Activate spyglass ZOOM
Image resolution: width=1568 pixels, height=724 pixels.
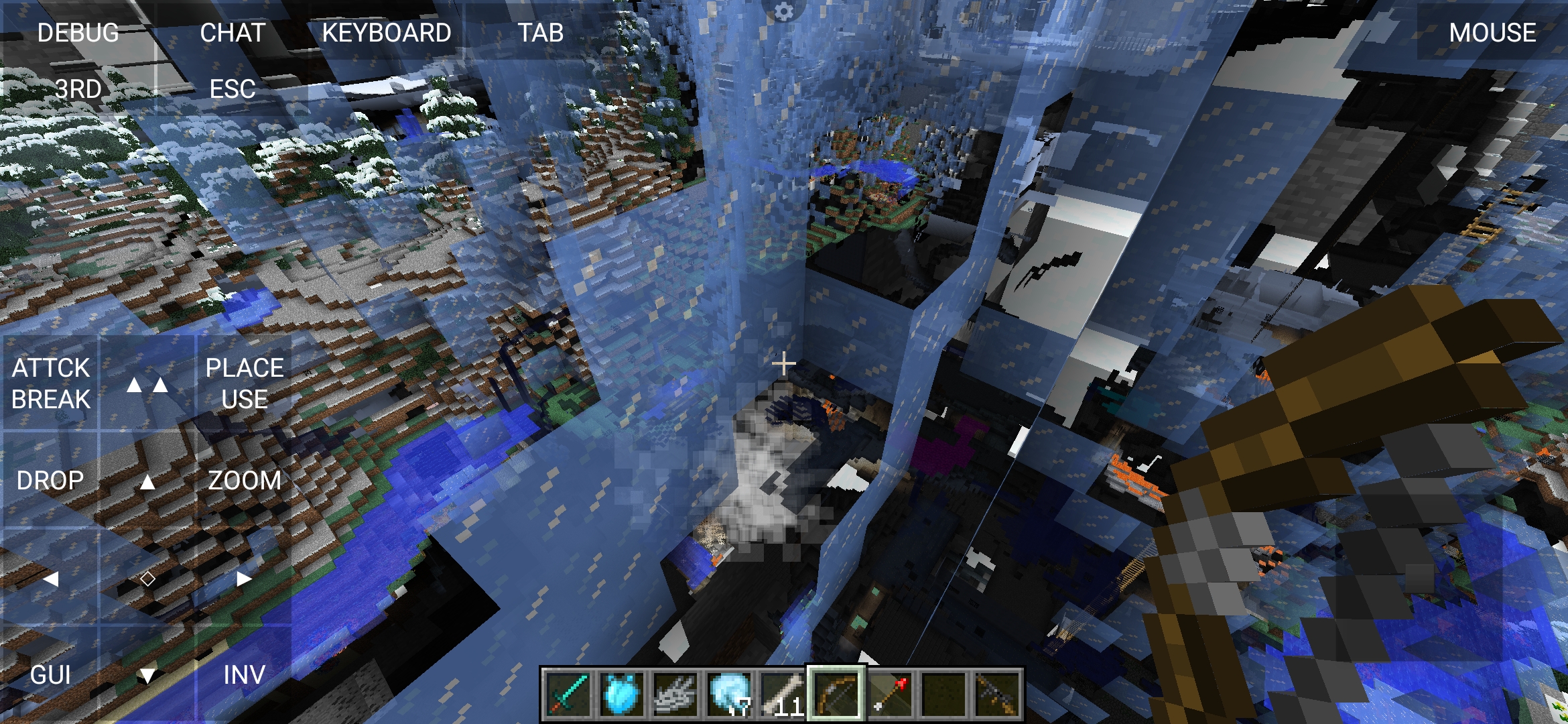tap(245, 480)
